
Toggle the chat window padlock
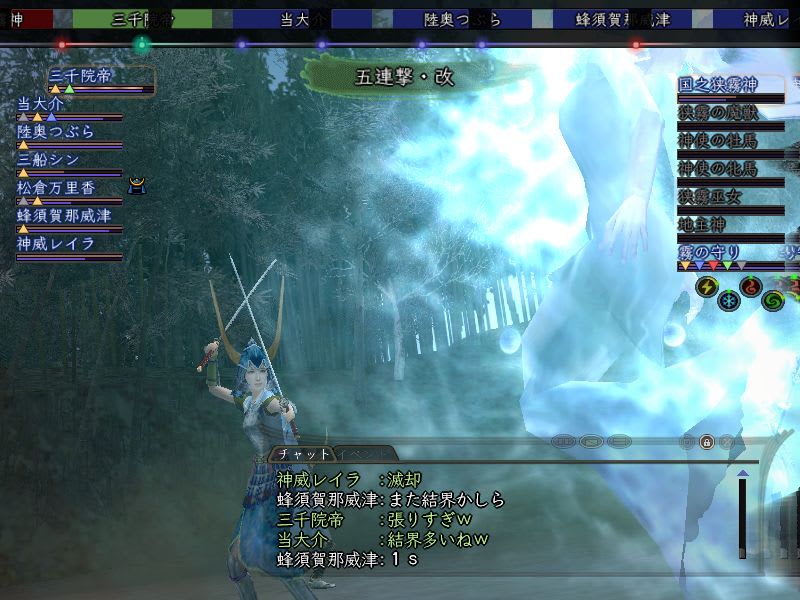(706, 441)
